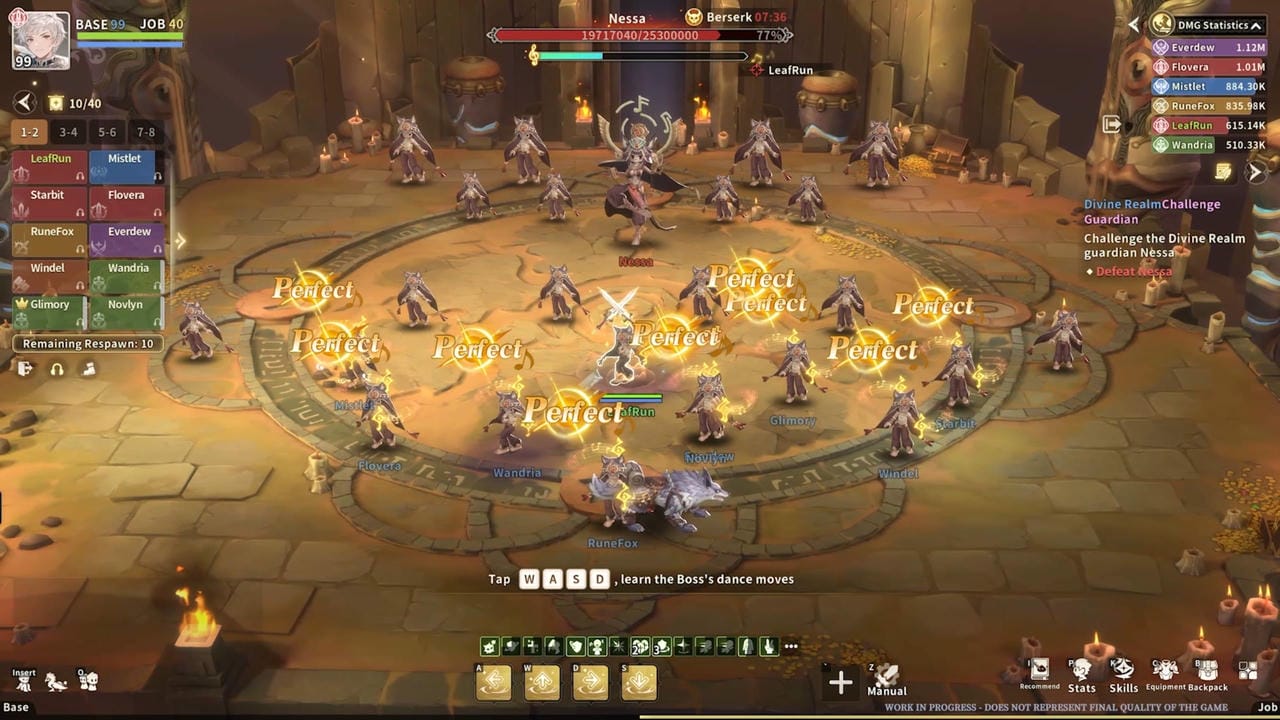Collapse the DMG Statistics panel
Viewport: 1280px width, 720px height.
(x=1256, y=26)
